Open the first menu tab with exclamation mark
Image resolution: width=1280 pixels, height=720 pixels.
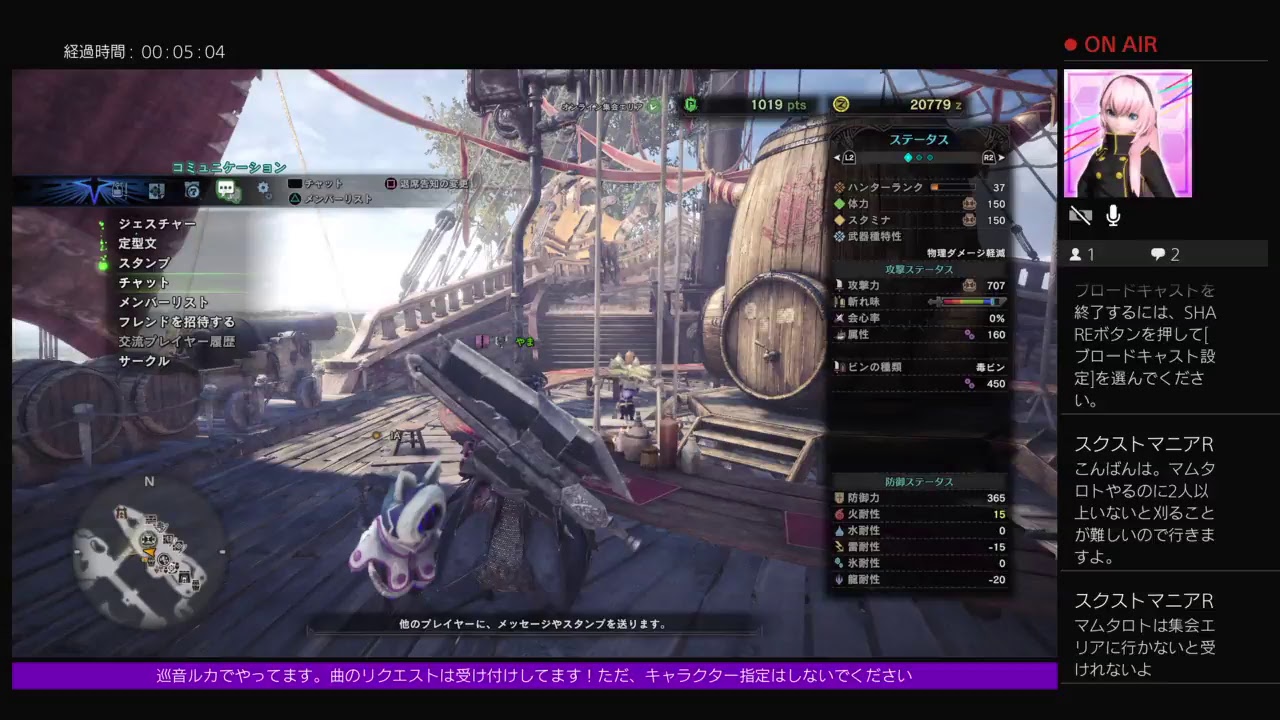tap(118, 189)
